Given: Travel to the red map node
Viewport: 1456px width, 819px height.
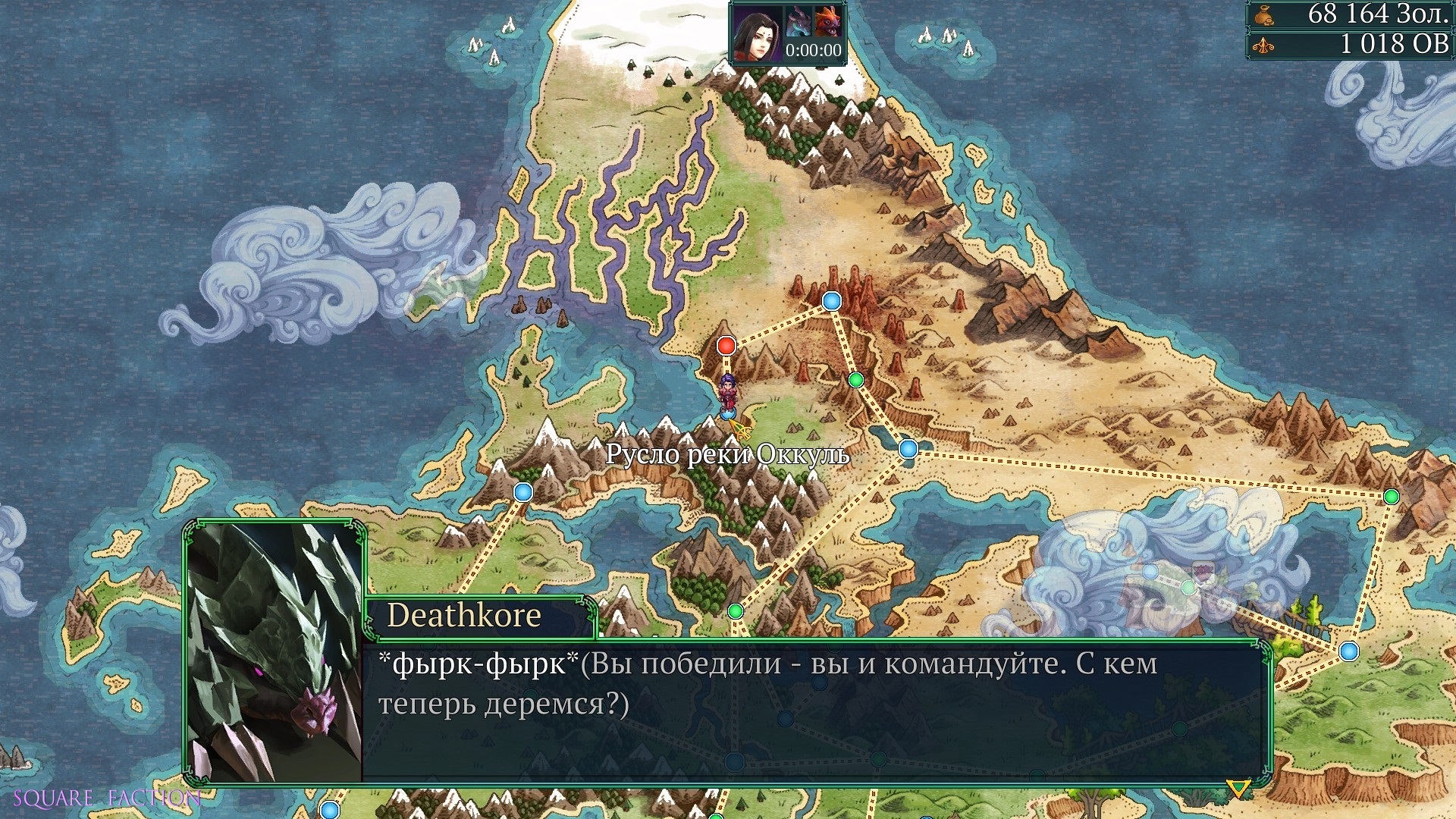Looking at the screenshot, I should coord(726,346).
